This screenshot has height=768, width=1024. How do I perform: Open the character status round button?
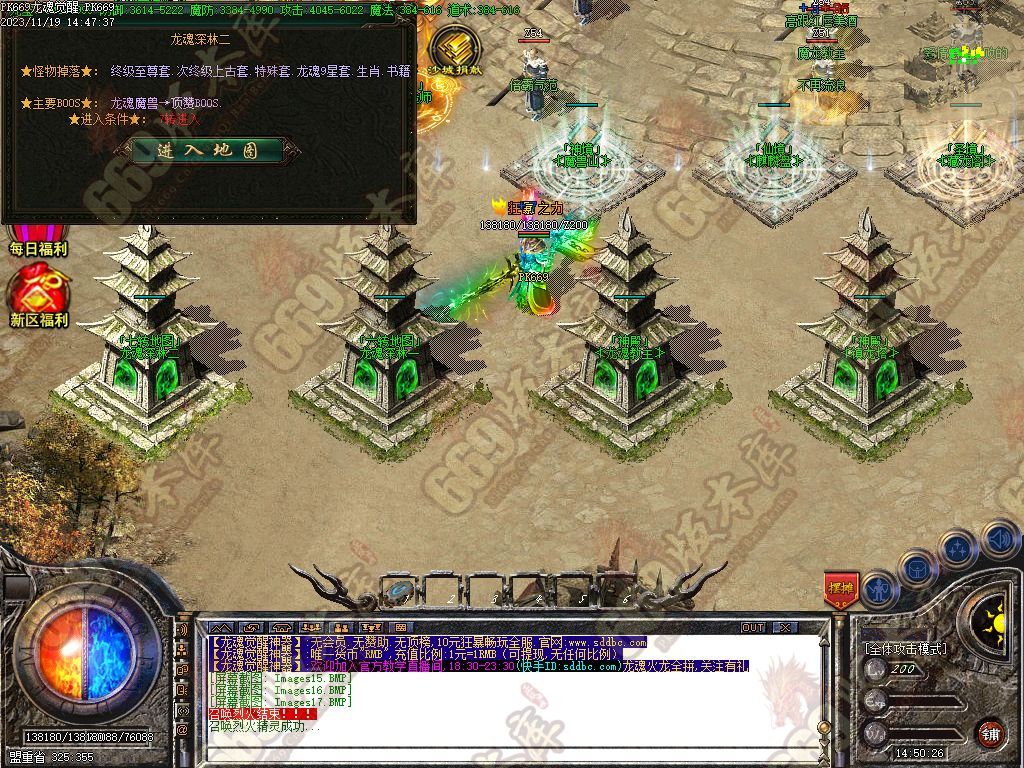pos(879,590)
